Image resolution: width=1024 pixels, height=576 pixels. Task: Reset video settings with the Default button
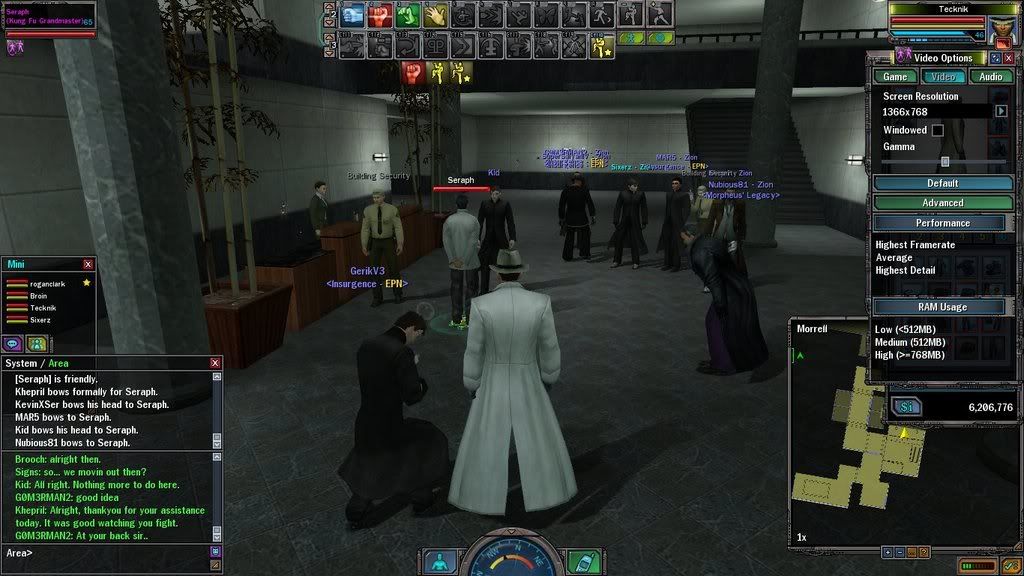(942, 183)
